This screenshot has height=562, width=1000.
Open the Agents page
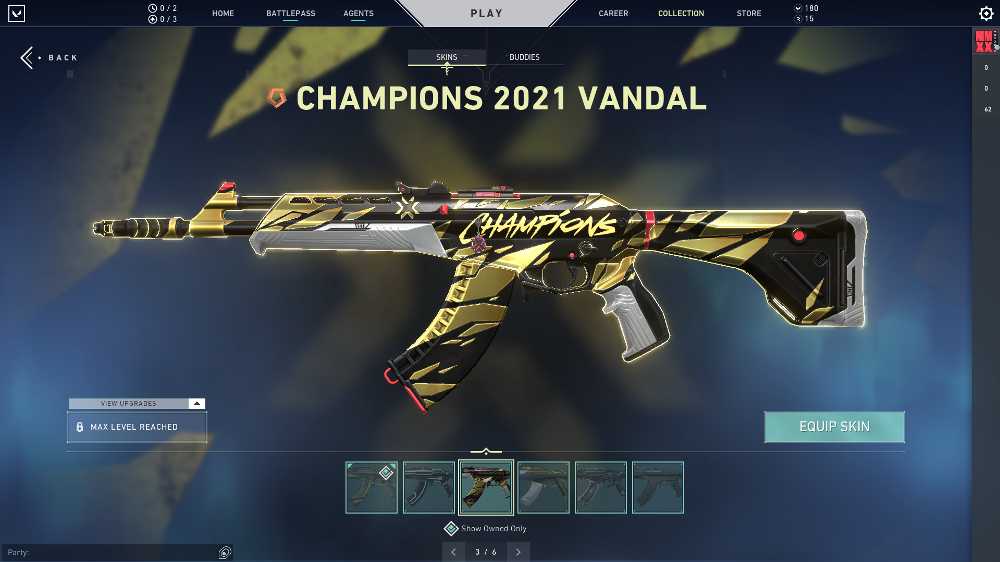(x=358, y=14)
